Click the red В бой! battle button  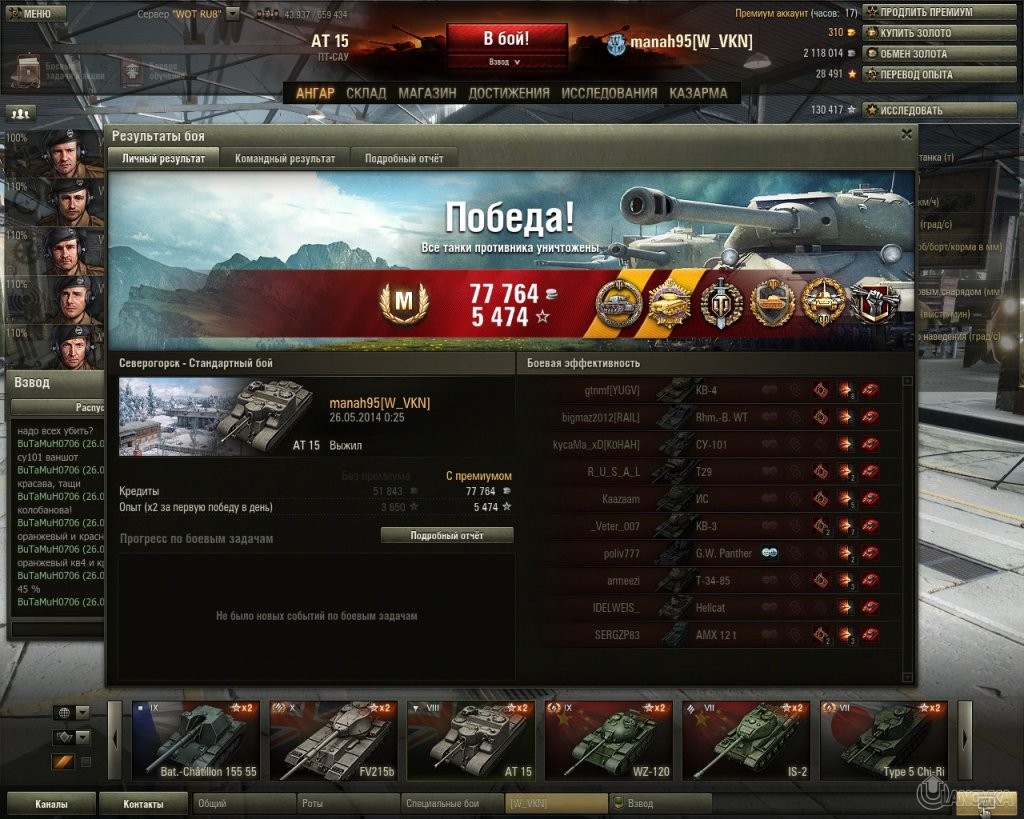[506, 40]
